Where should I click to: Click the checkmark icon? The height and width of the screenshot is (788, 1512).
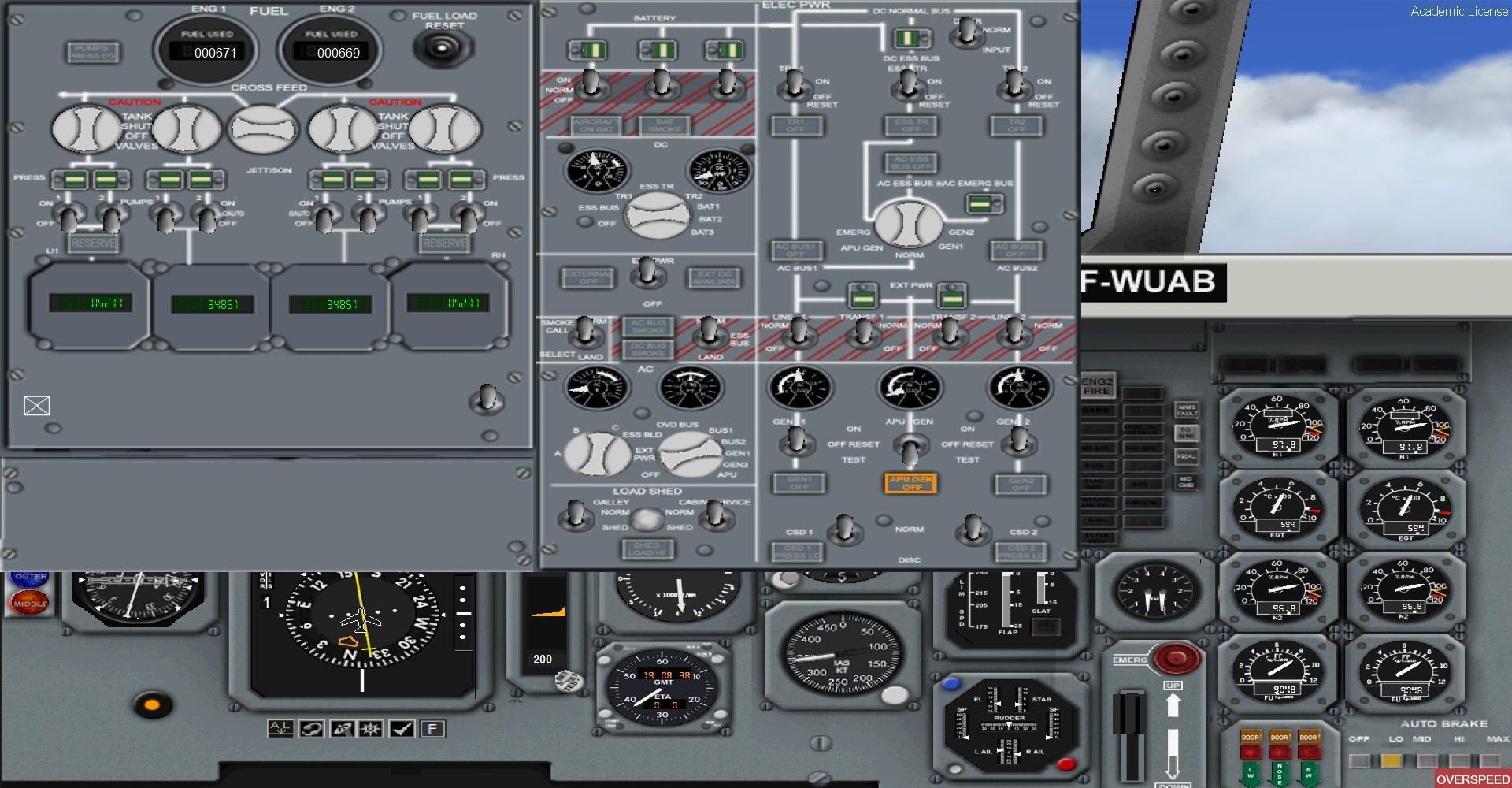403,729
